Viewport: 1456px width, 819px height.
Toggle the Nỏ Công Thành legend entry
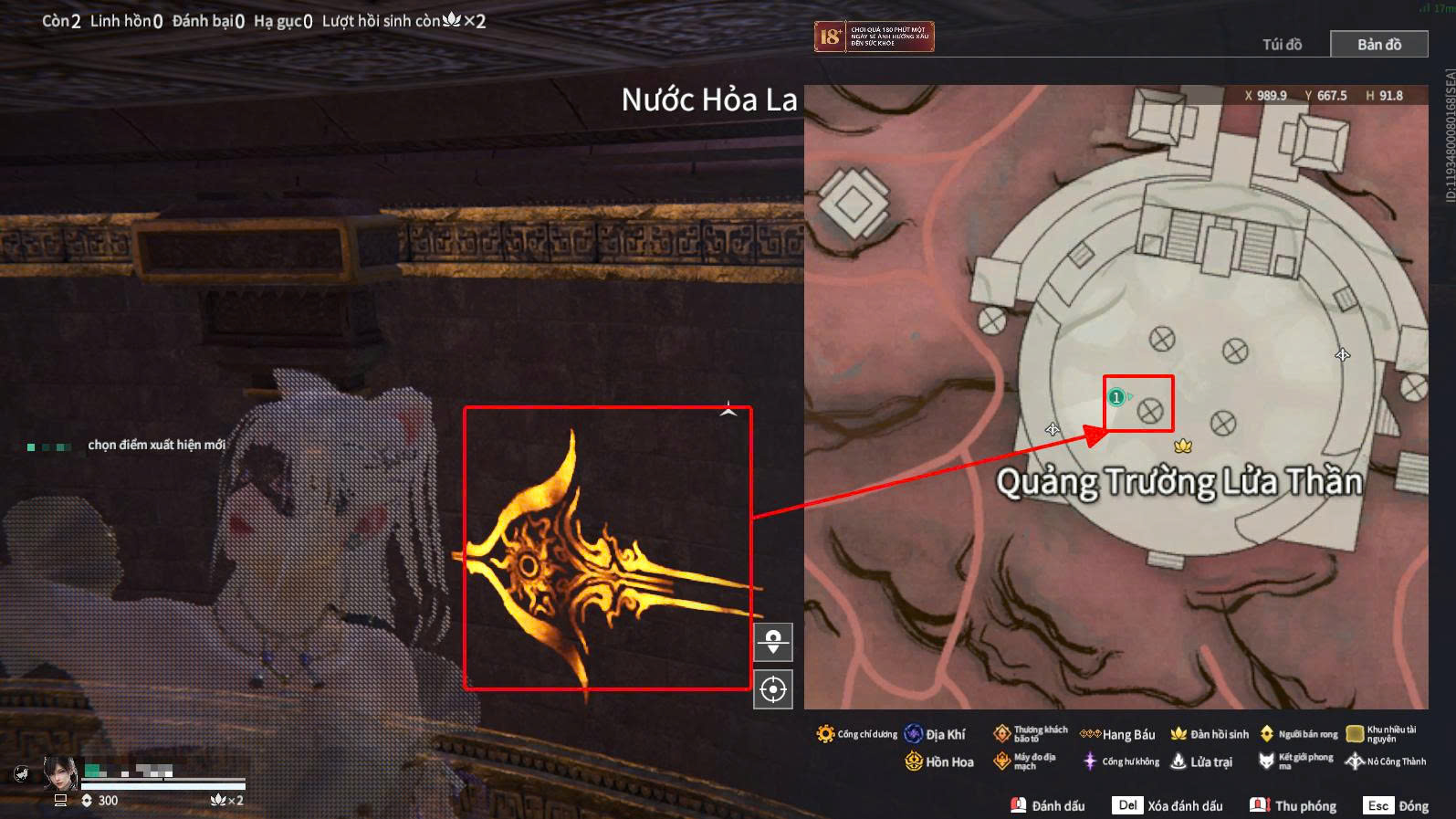click(1386, 761)
